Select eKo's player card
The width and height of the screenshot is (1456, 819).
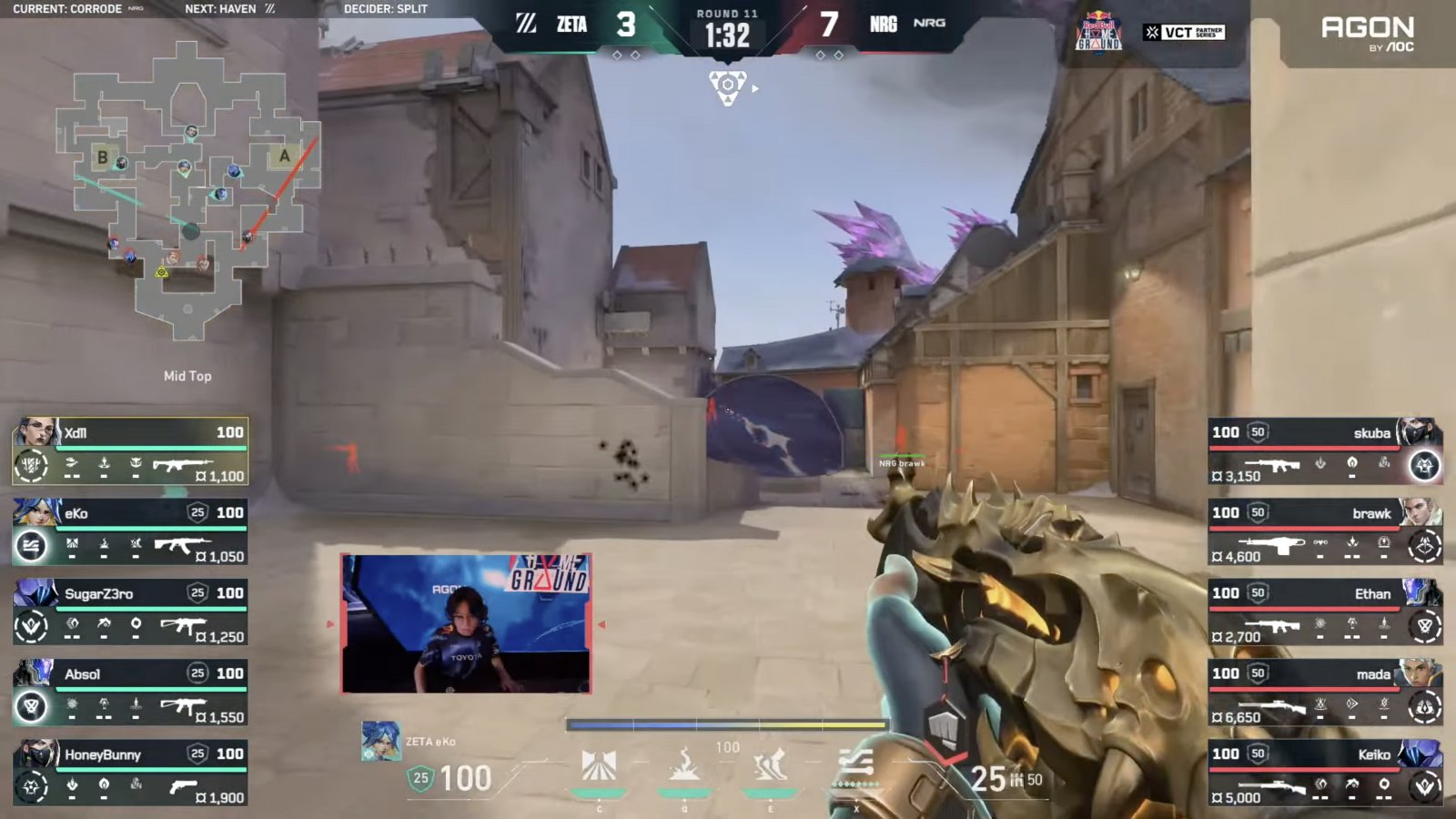(130, 531)
